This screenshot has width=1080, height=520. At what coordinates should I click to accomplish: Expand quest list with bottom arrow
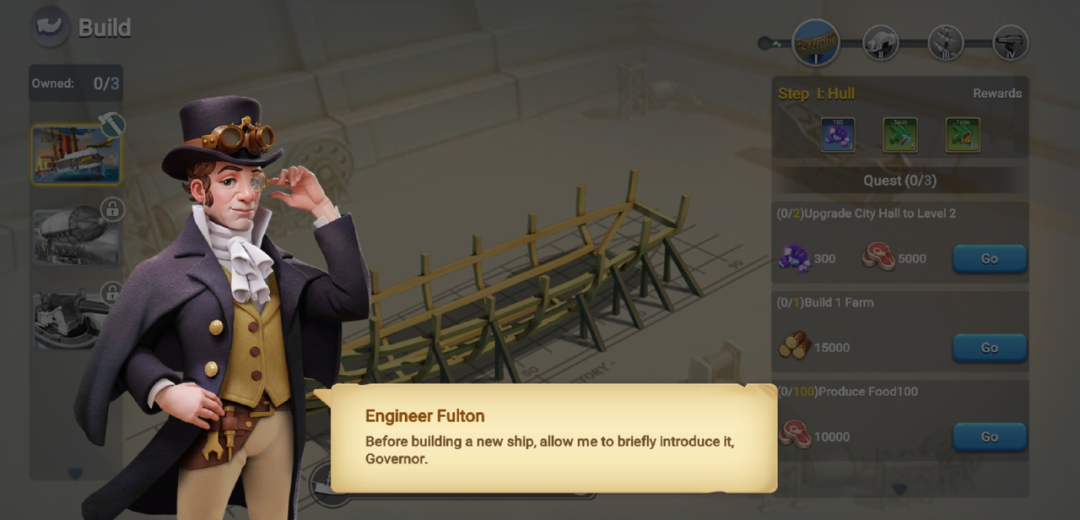(x=899, y=489)
